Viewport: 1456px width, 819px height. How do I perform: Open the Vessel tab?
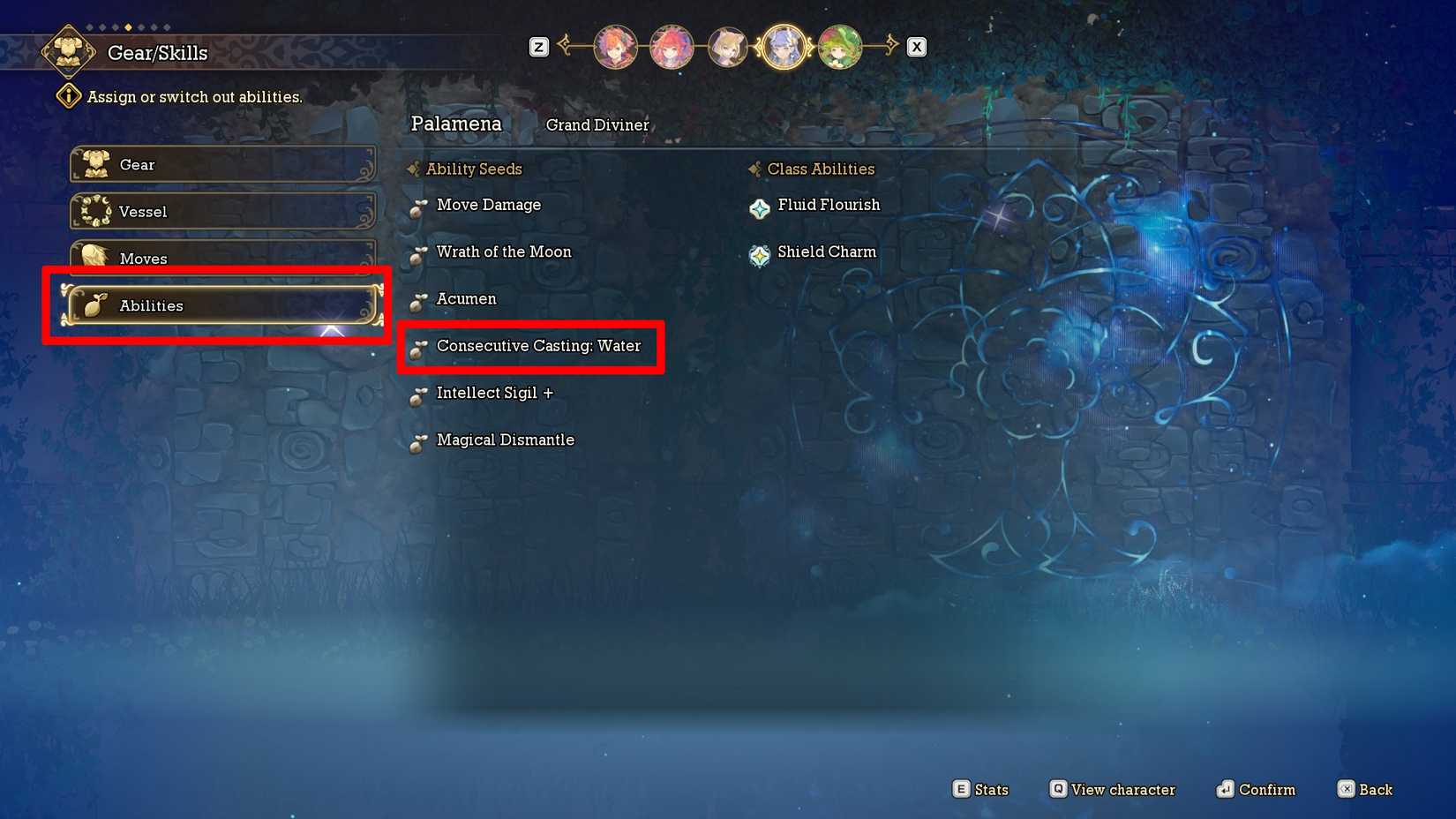tap(223, 212)
